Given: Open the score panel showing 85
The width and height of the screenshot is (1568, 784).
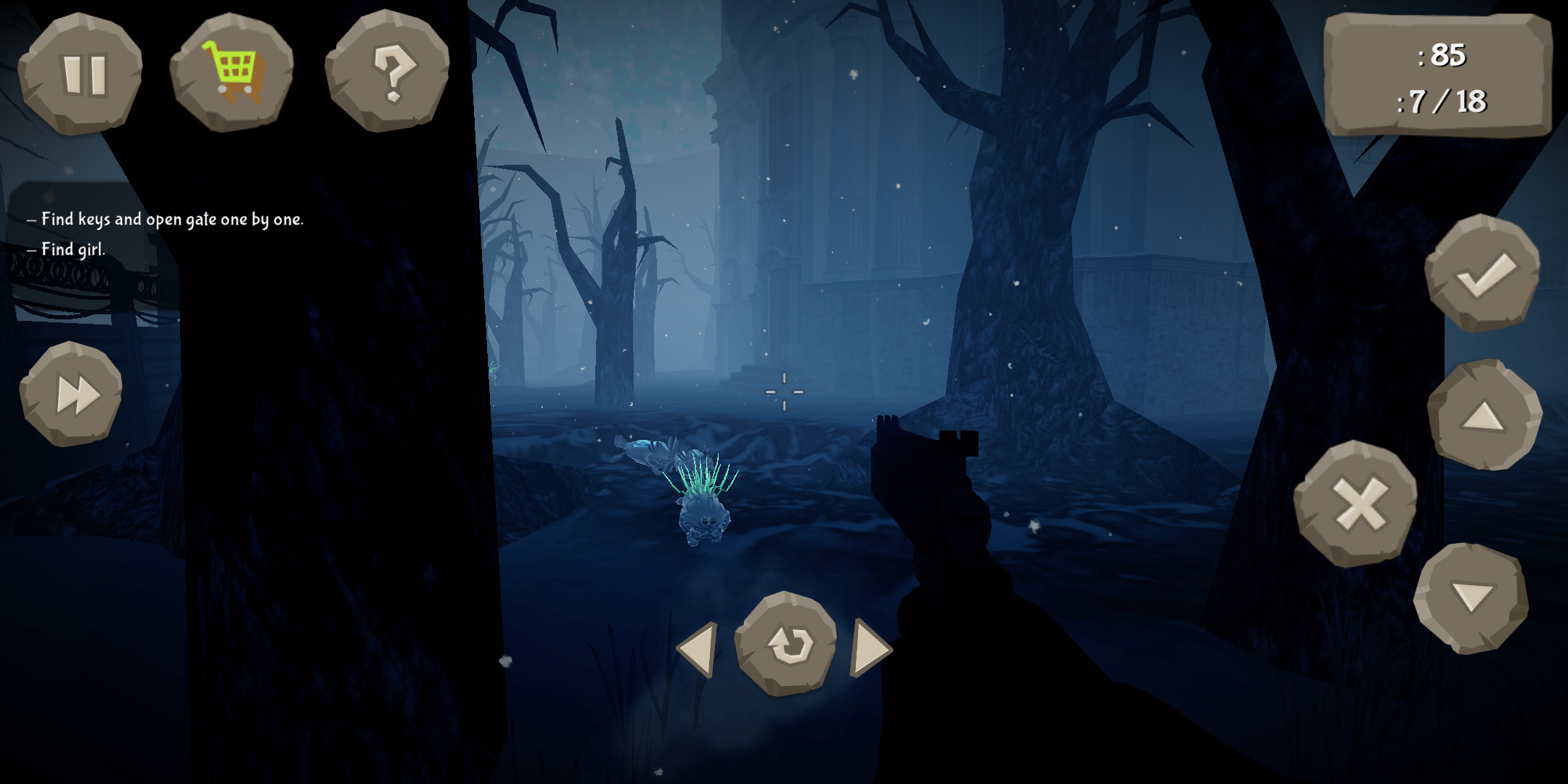Looking at the screenshot, I should (x=1441, y=57).
